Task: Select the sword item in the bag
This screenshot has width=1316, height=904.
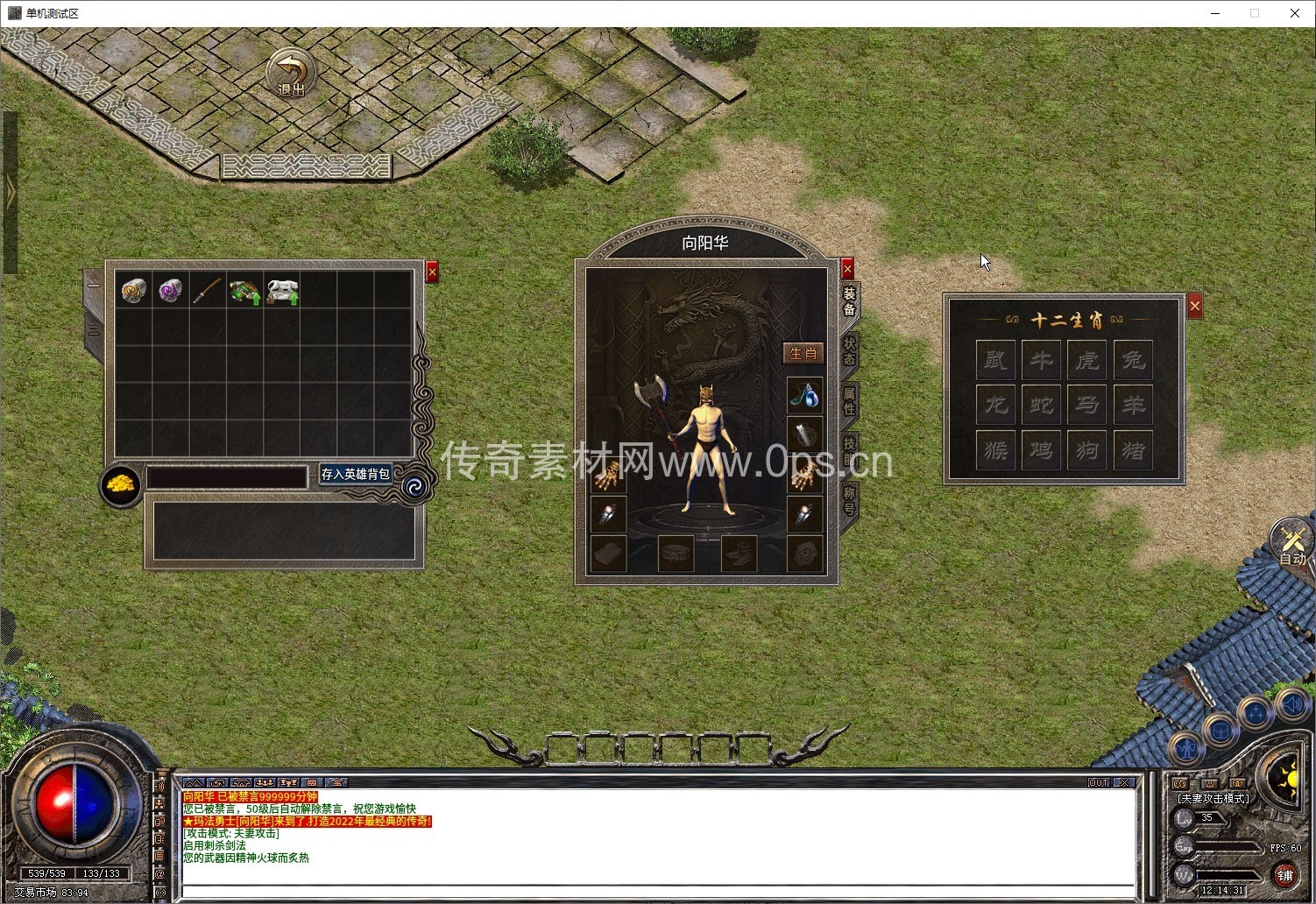Action: [207, 291]
